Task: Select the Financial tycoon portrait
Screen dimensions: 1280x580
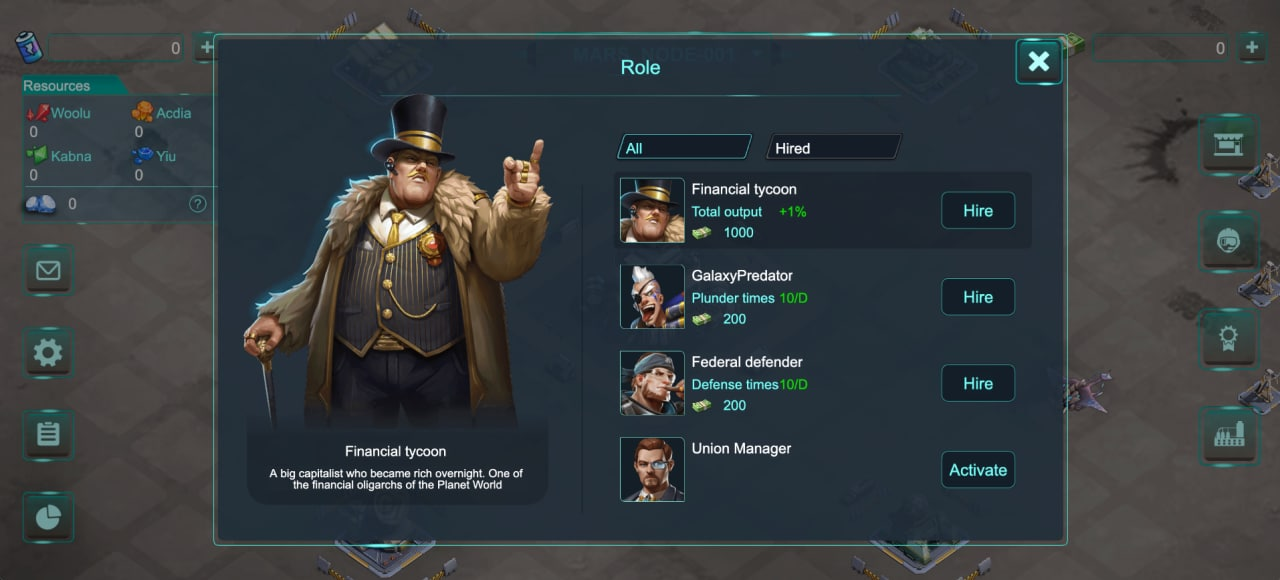Action: [x=652, y=211]
